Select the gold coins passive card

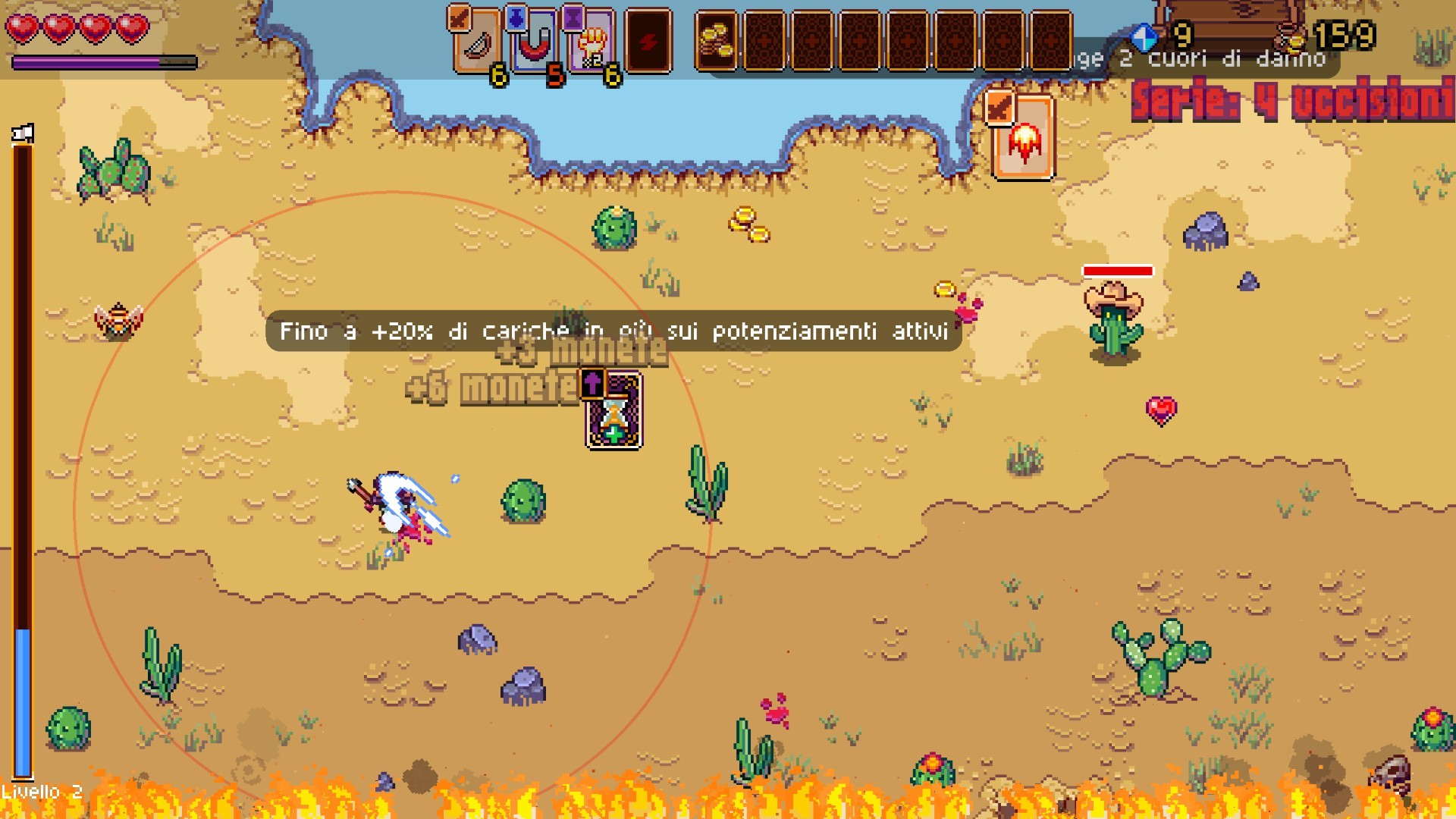(716, 42)
